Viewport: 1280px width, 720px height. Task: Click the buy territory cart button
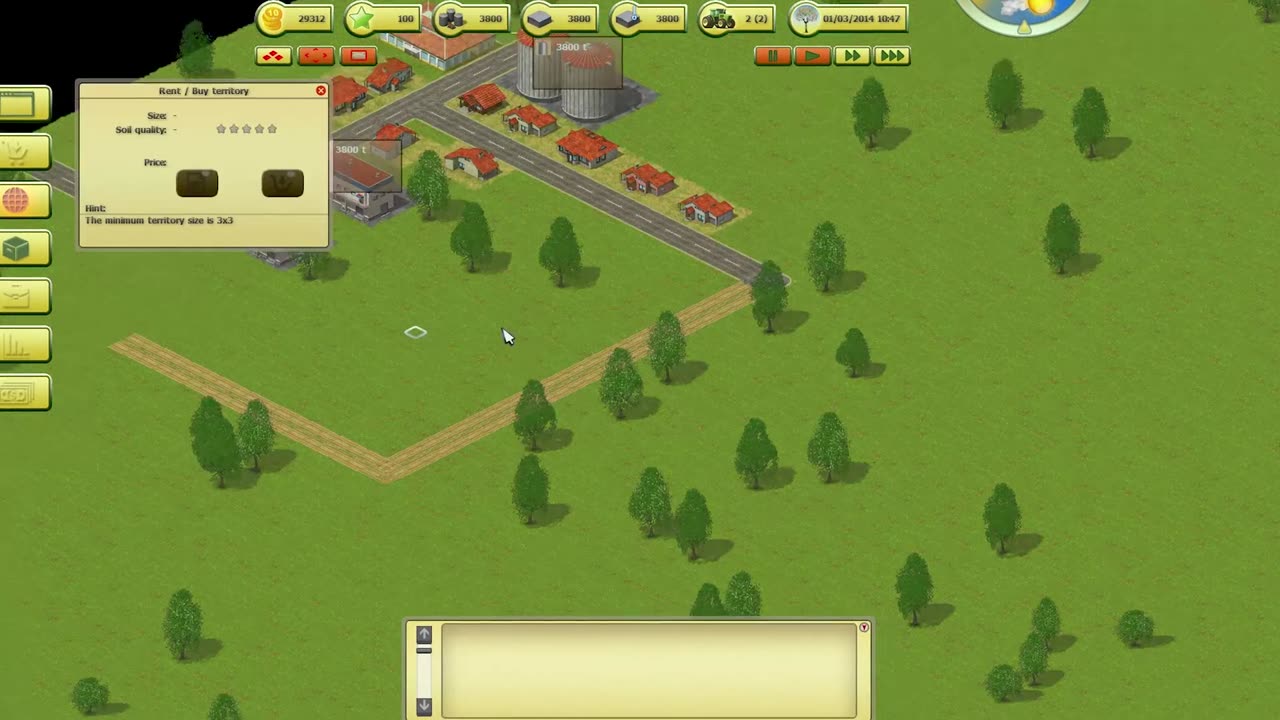[282, 183]
